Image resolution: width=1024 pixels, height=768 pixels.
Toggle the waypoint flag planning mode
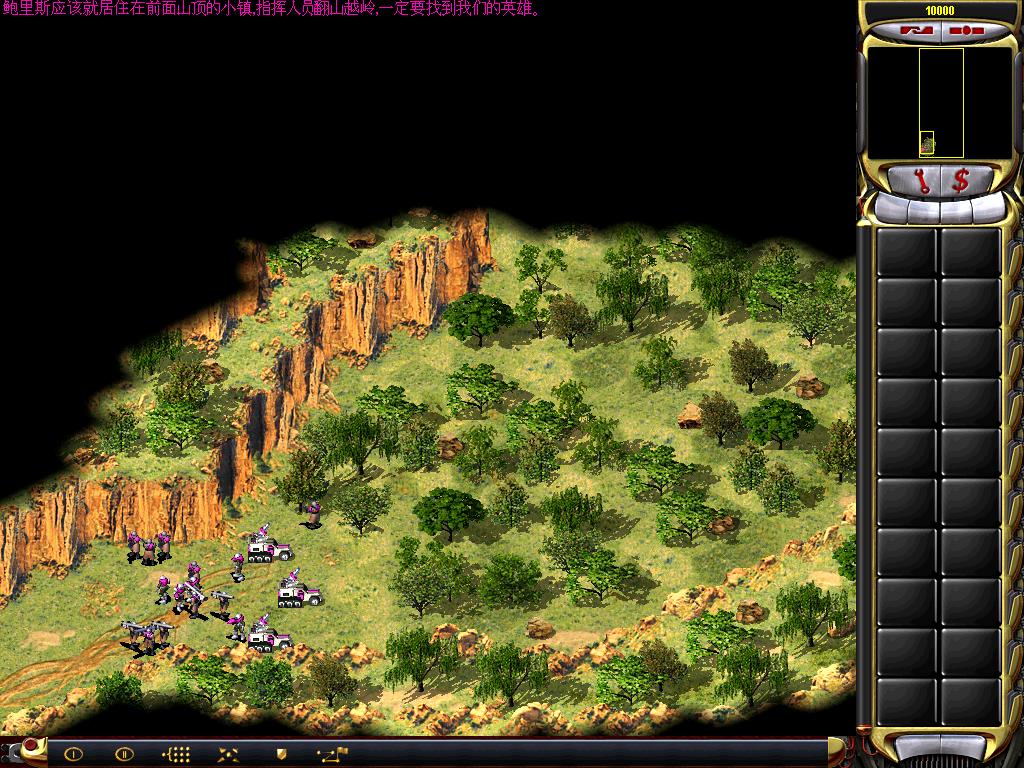(333, 754)
